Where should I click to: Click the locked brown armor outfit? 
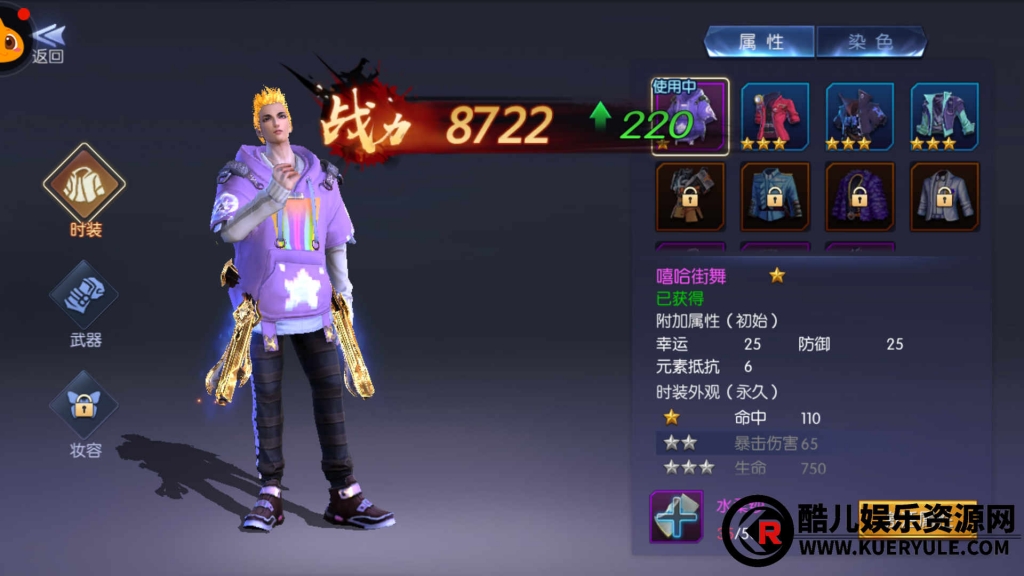[690, 197]
